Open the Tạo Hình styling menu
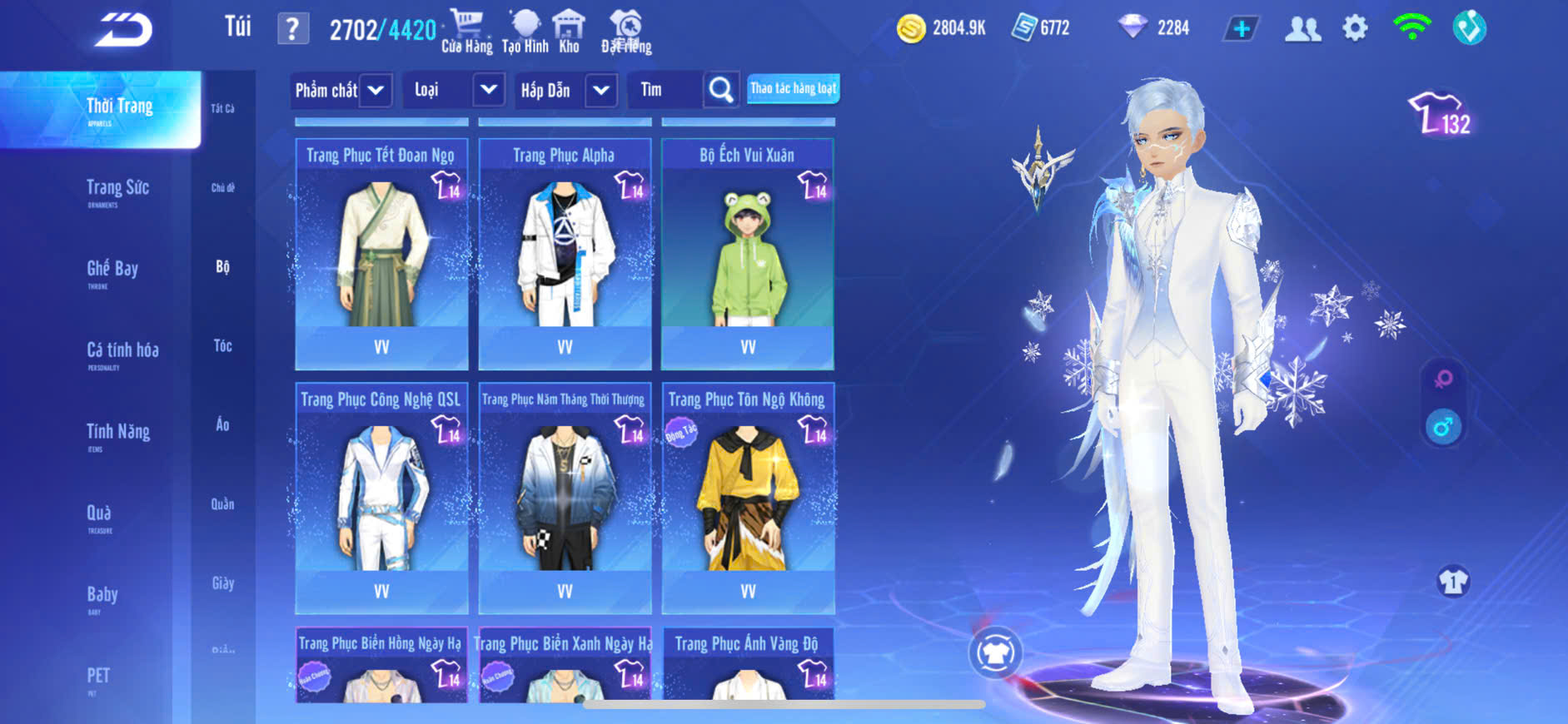The image size is (1568, 724). pyautogui.click(x=525, y=31)
